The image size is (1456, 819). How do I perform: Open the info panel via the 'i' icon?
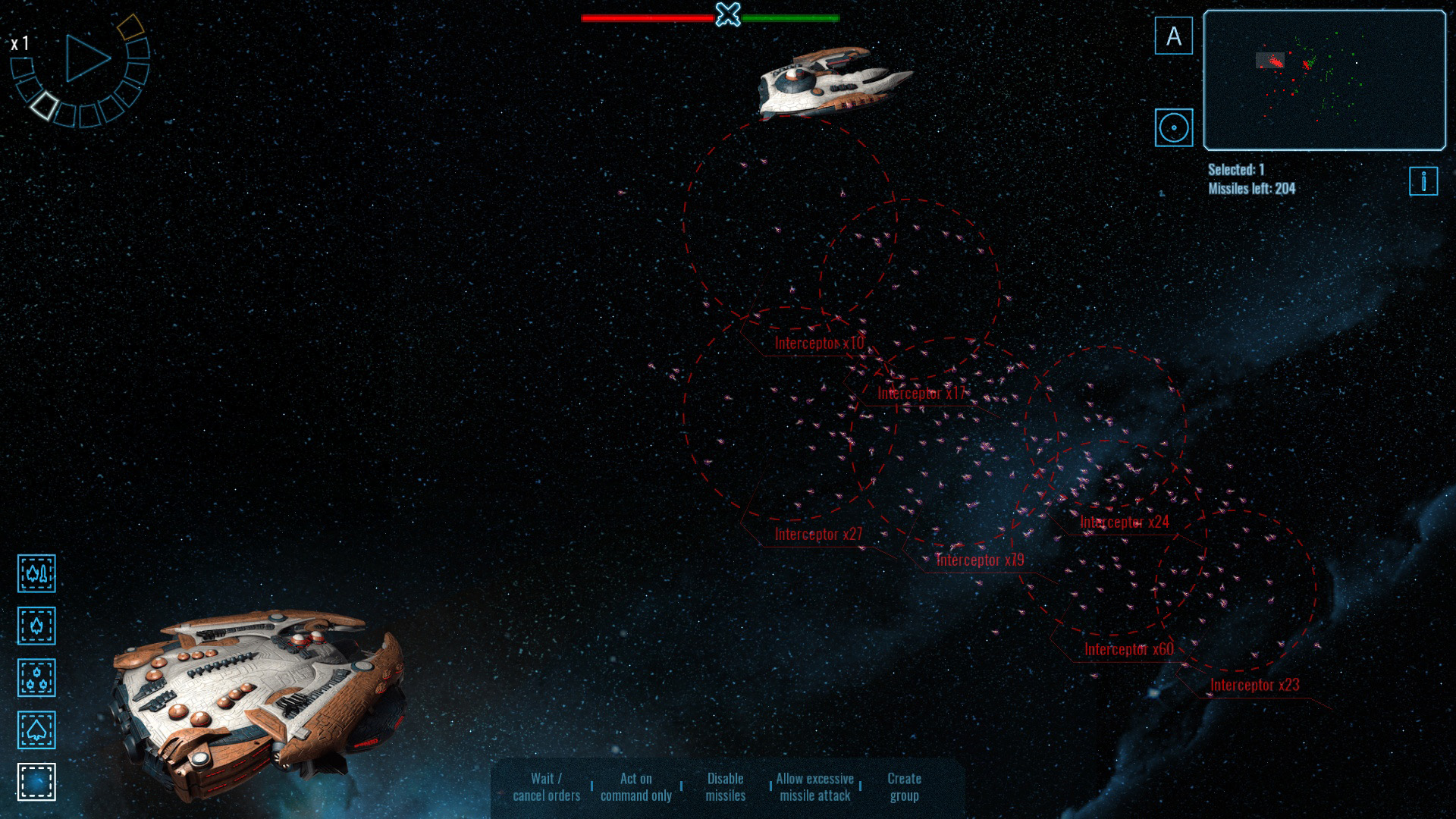click(x=1424, y=181)
